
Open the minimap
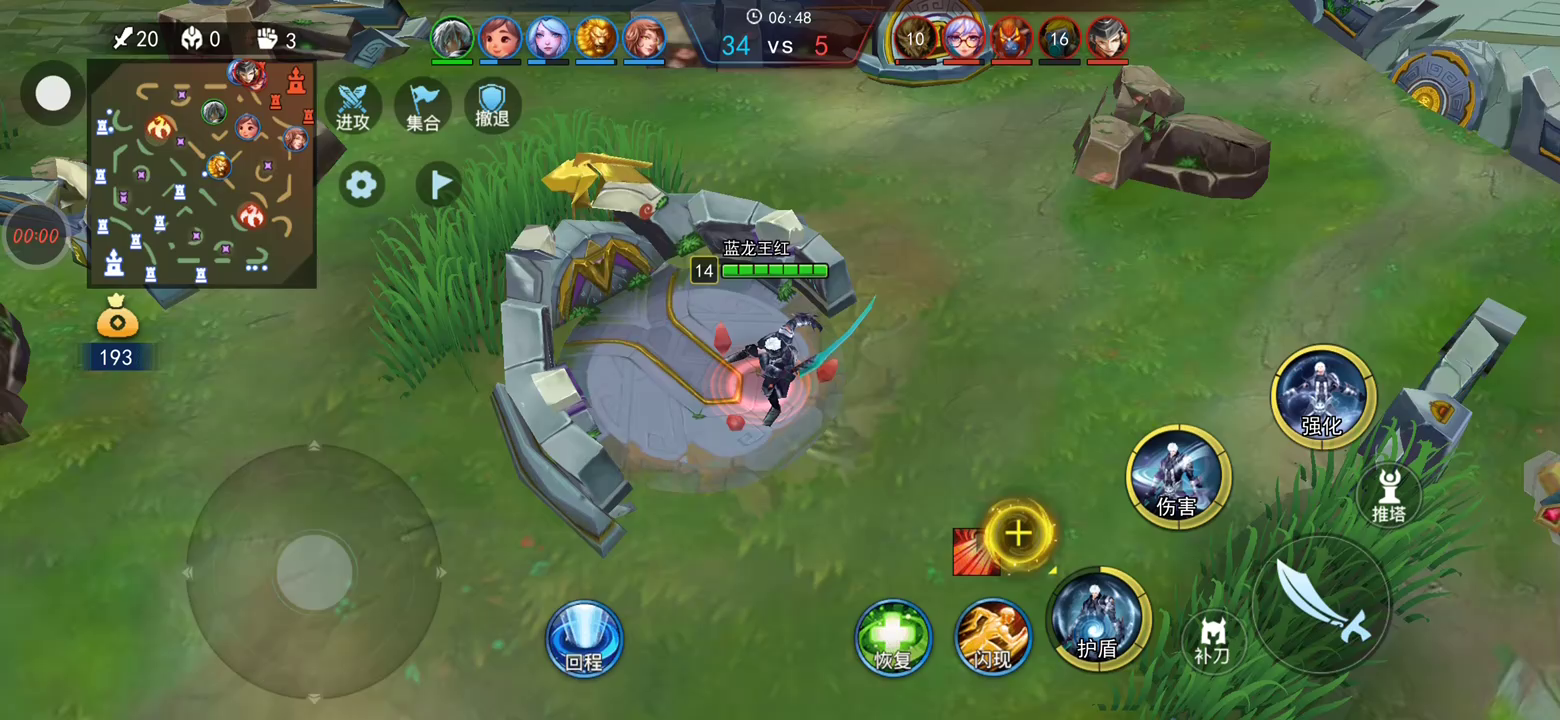pos(202,173)
